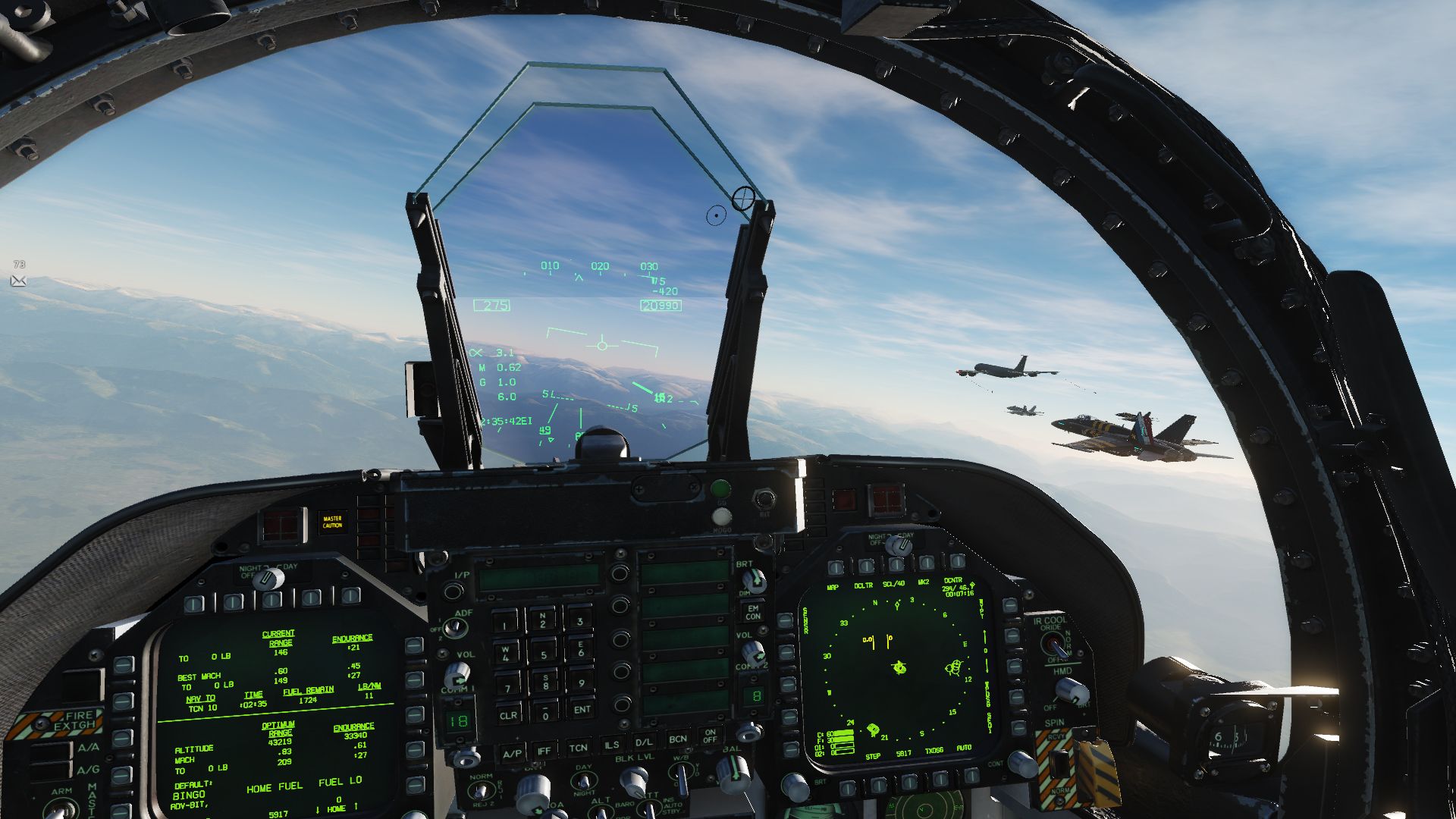This screenshot has height=819, width=1456.
Task: Acknowledge the Master Caution light
Action: 332,522
